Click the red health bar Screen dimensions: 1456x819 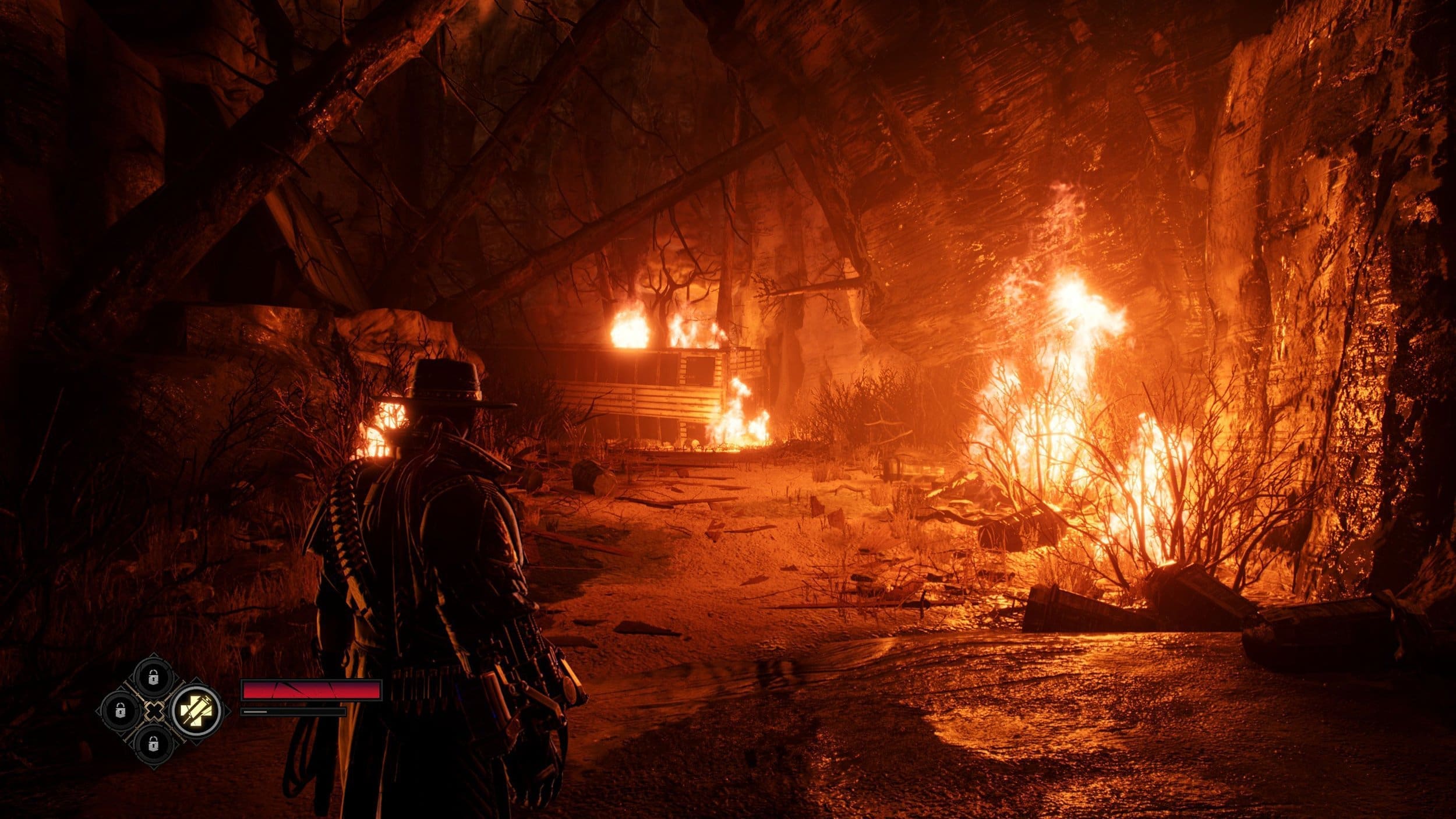[x=312, y=690]
